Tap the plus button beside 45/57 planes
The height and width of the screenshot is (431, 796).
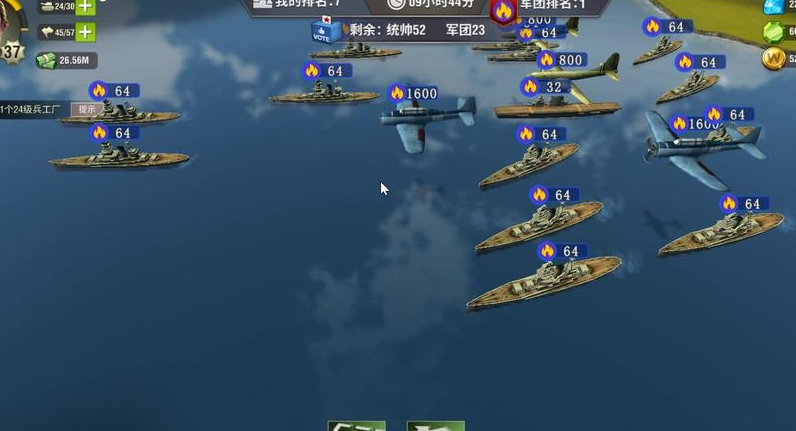point(85,32)
